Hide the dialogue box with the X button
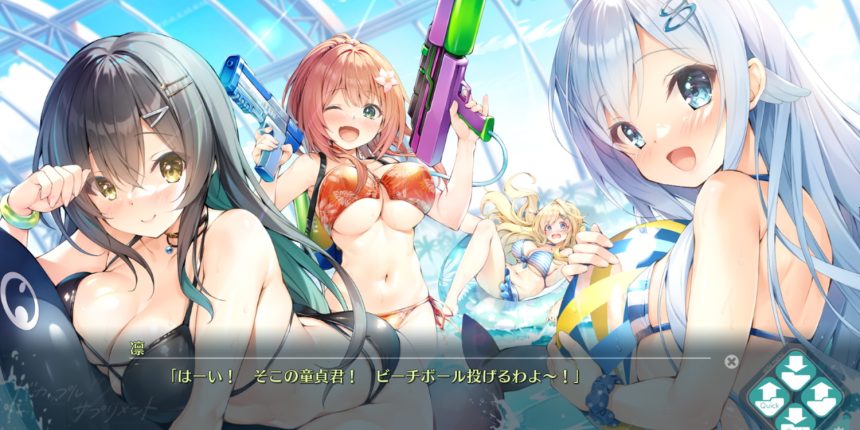Image resolution: width=860 pixels, height=430 pixels. 731,360
